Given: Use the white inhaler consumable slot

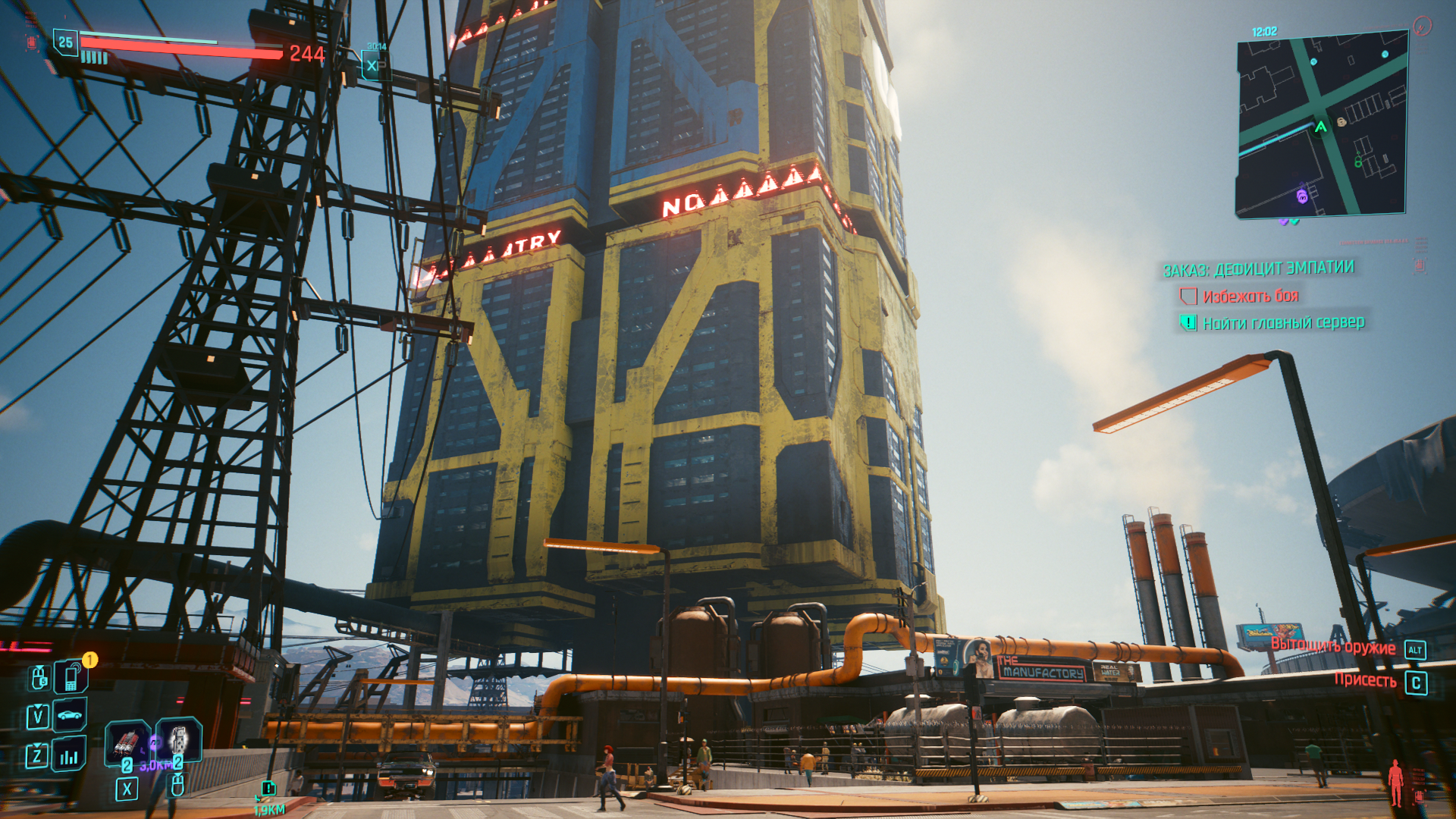Looking at the screenshot, I should 179,739.
